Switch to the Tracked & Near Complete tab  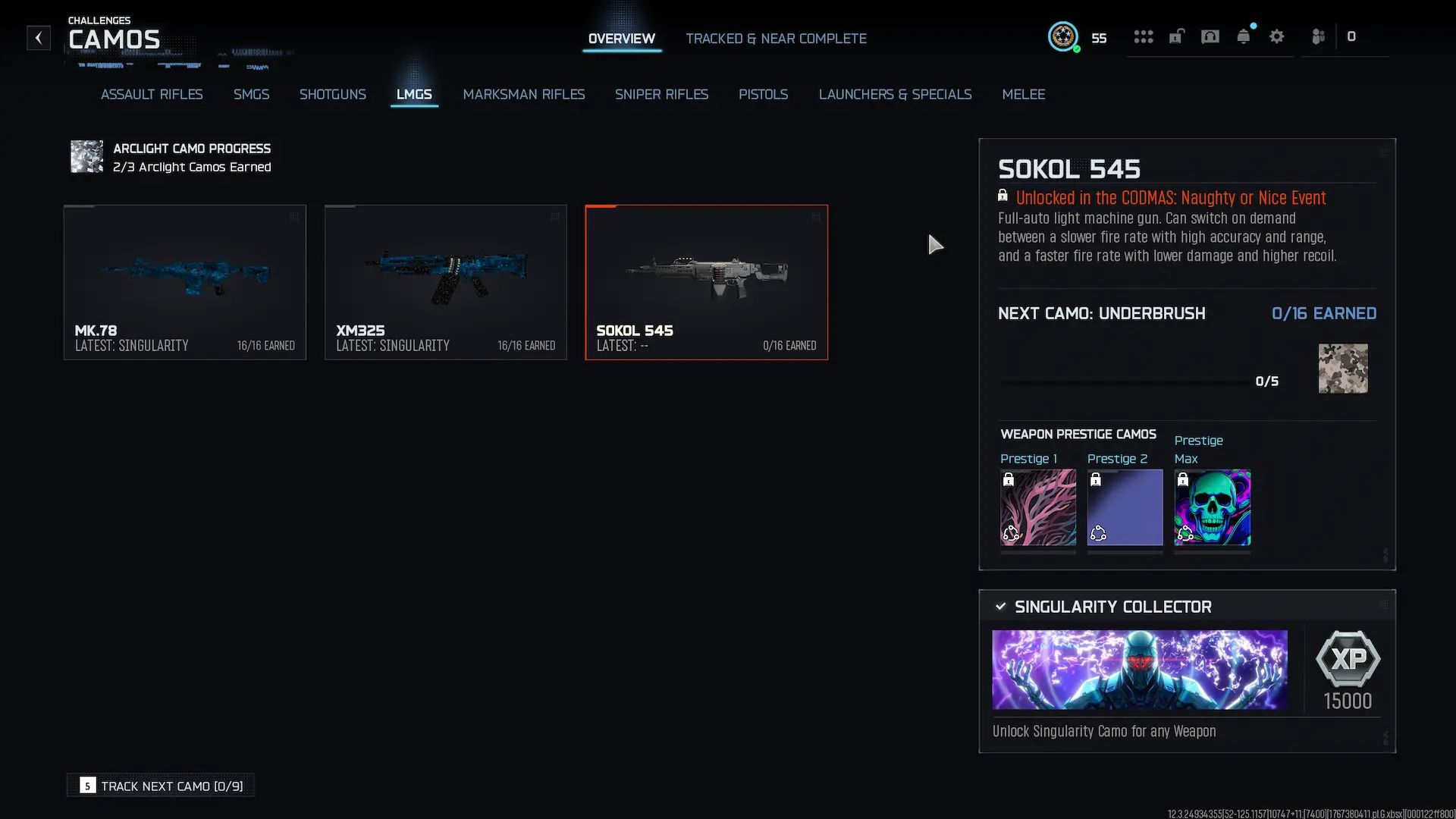tap(777, 38)
